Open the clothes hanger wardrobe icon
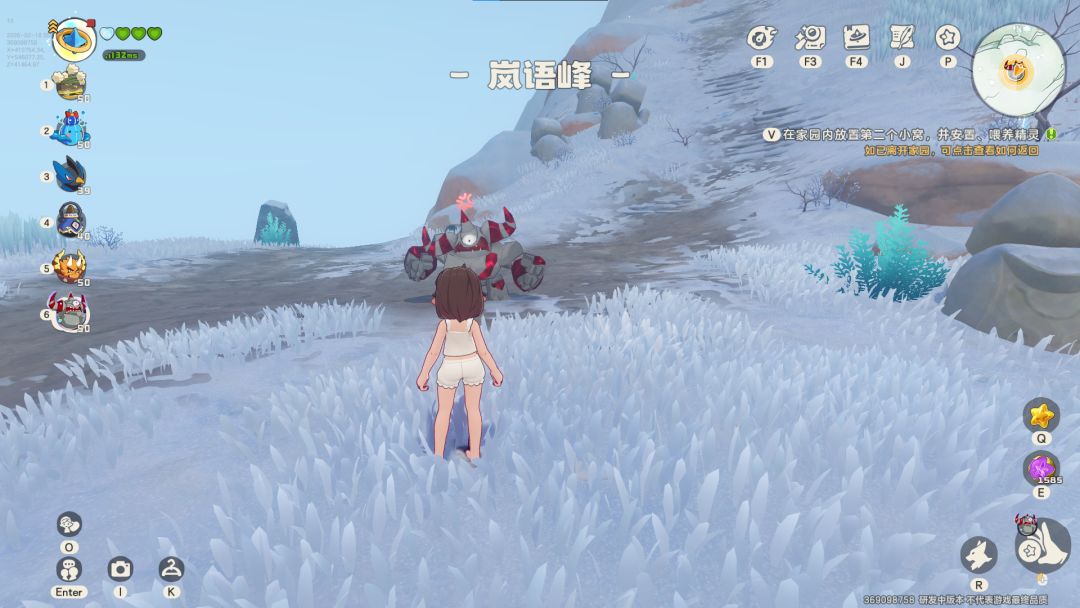The height and width of the screenshot is (608, 1080). 171,569
